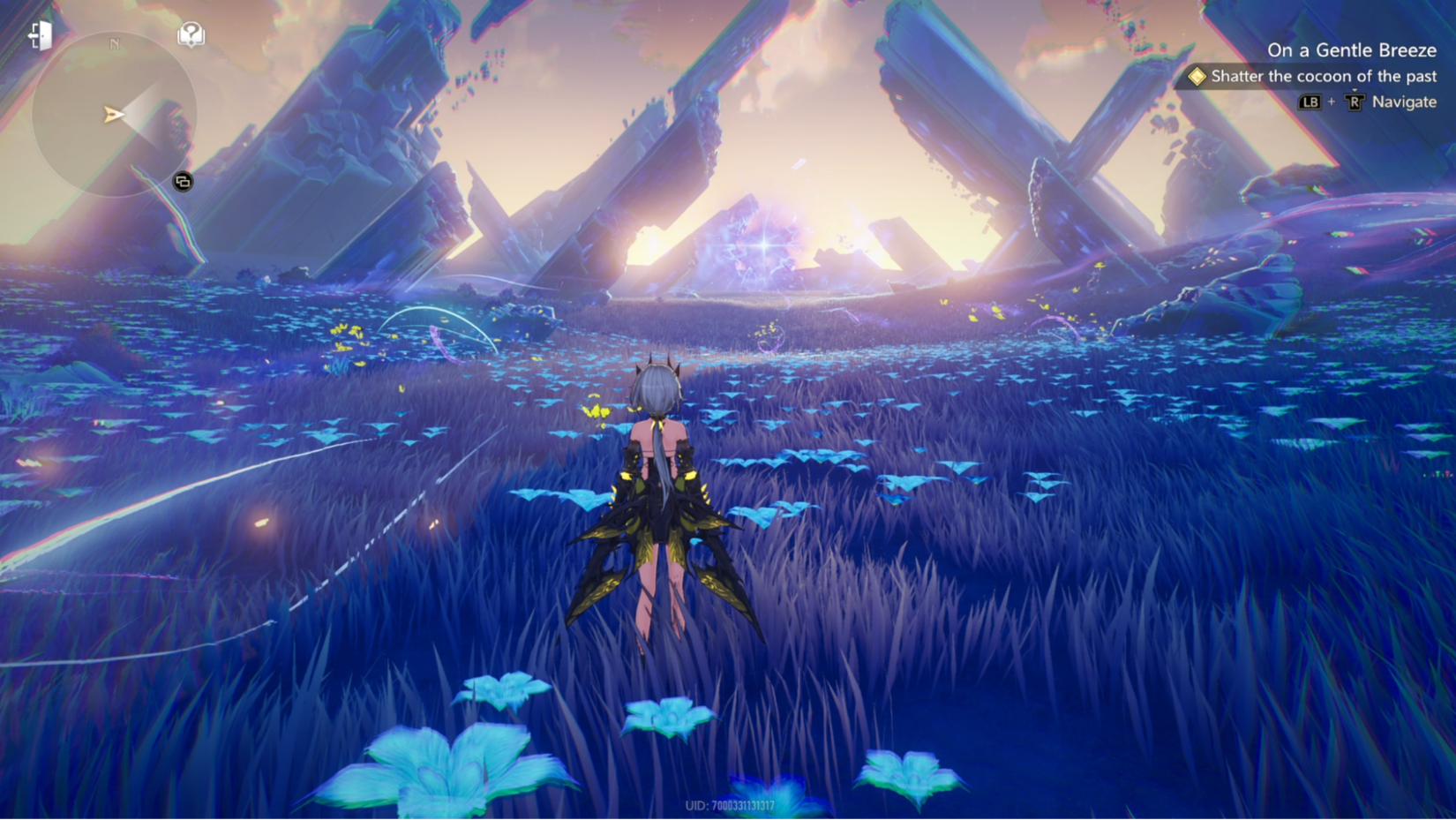Select the minimap layer-switch icon
Screen dimensions: 1456x820
click(184, 181)
